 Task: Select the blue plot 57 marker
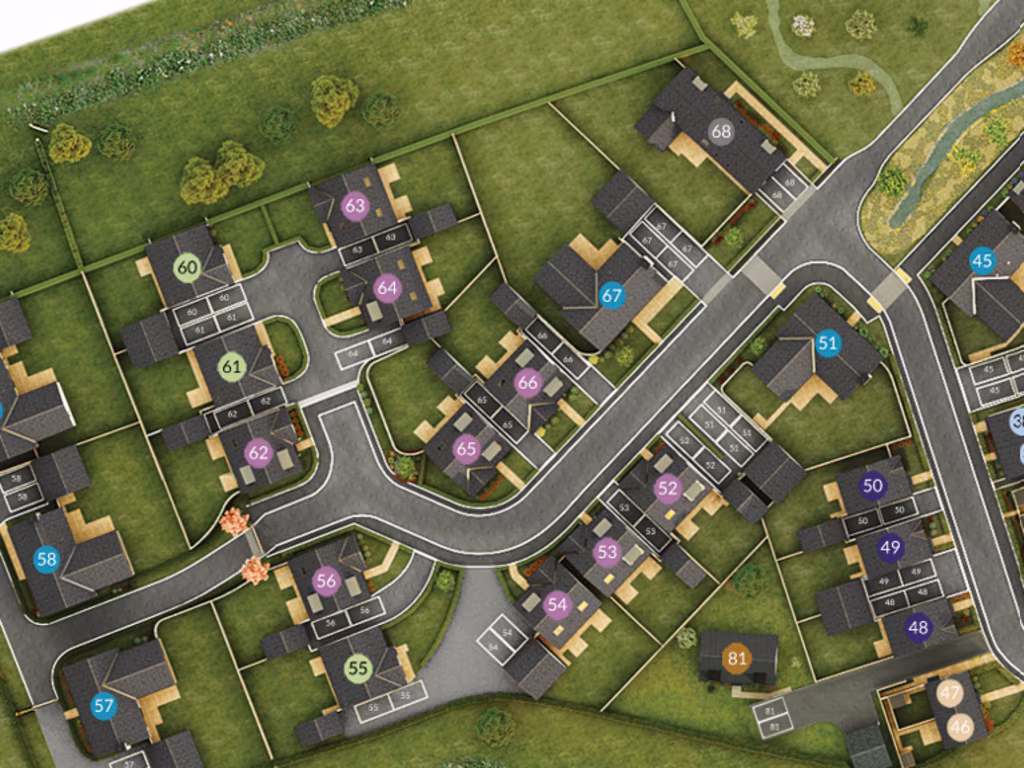pos(104,705)
